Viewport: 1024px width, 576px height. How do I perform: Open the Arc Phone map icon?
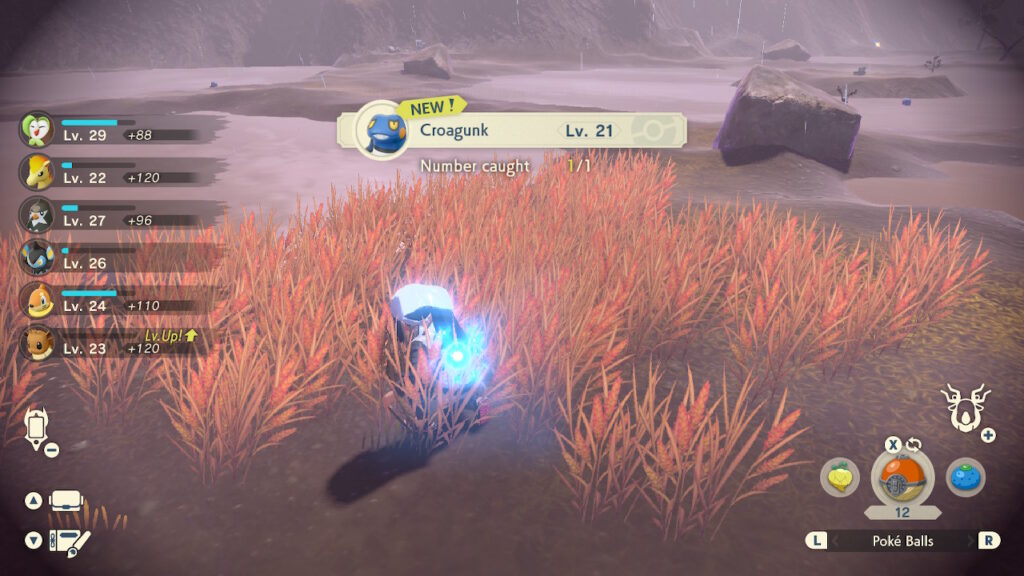coord(37,427)
